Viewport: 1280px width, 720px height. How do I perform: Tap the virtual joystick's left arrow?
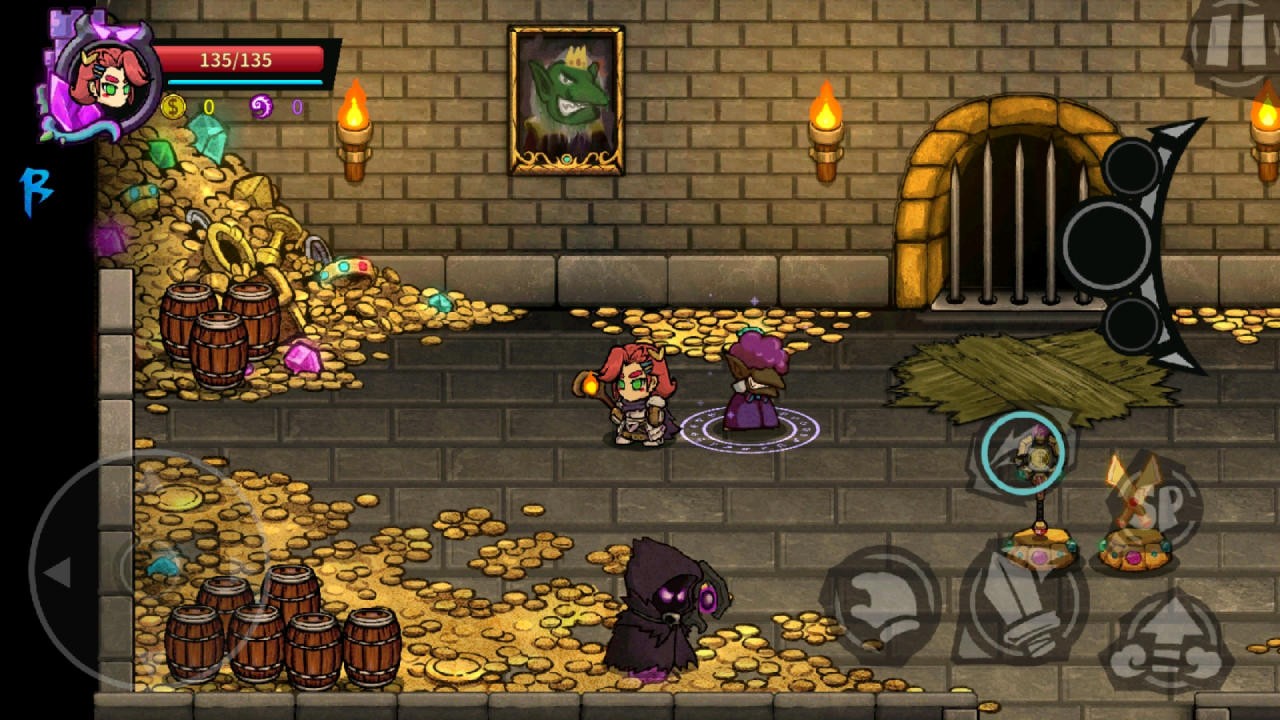point(58,572)
